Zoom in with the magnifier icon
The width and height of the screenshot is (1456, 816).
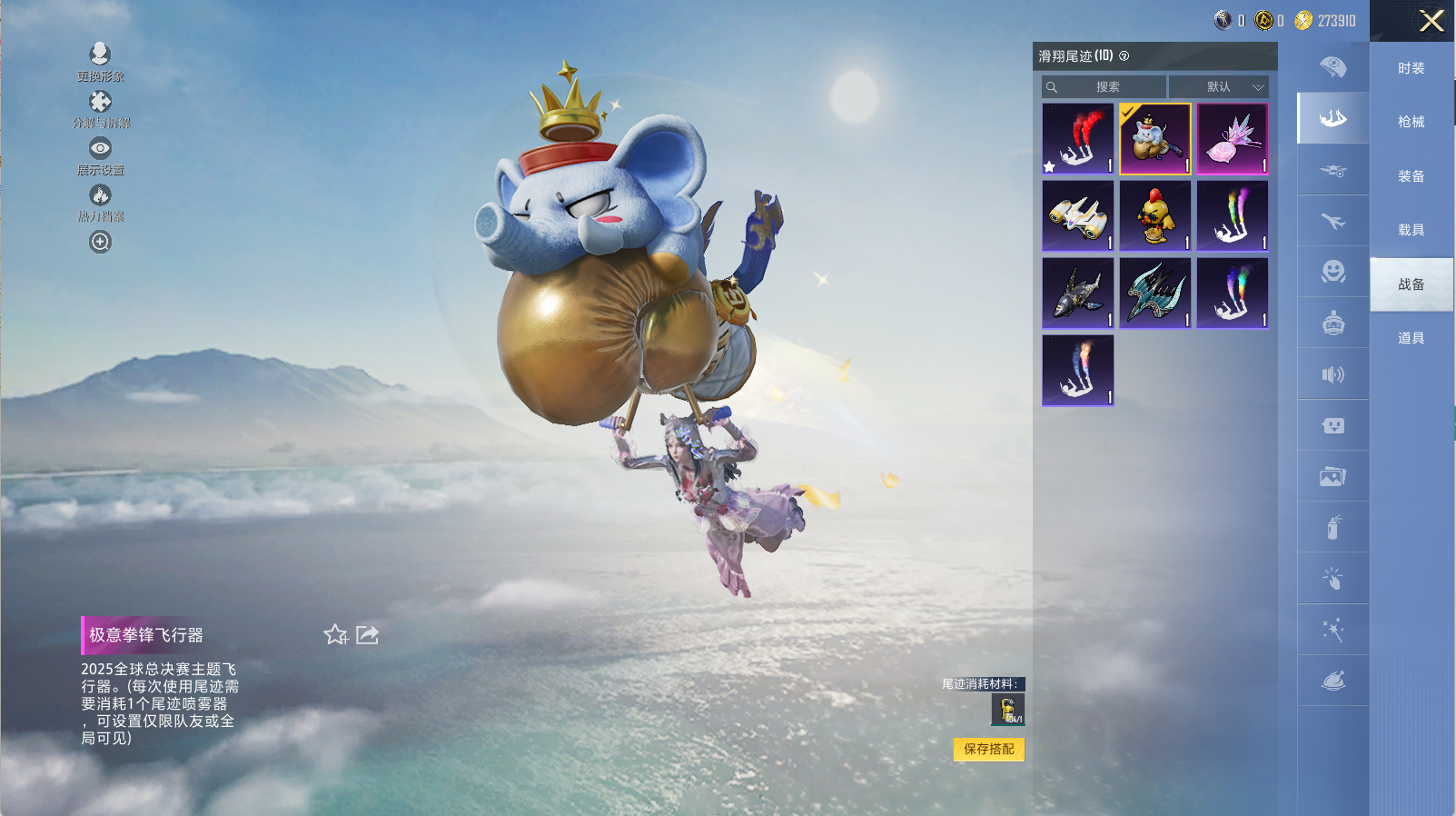100,242
